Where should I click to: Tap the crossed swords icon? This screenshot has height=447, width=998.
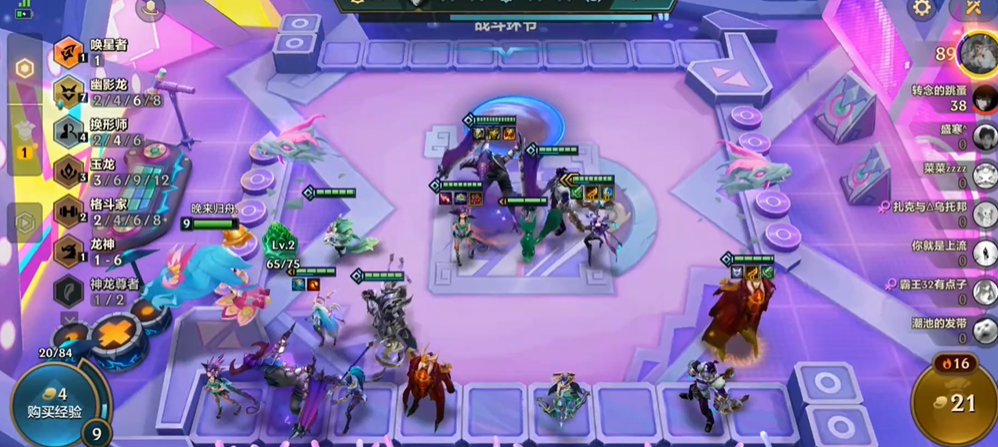point(975,9)
